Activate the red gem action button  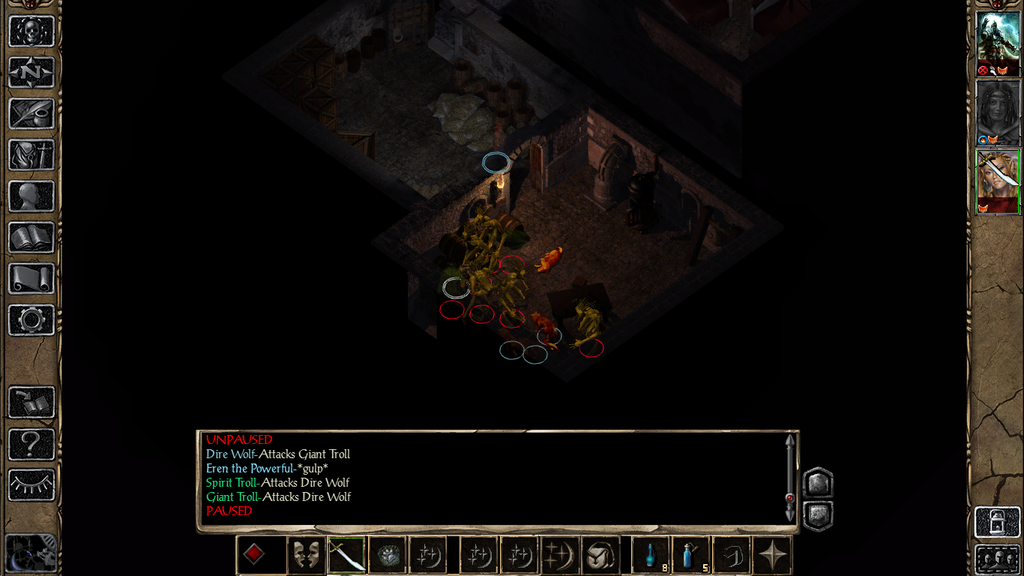pos(256,554)
